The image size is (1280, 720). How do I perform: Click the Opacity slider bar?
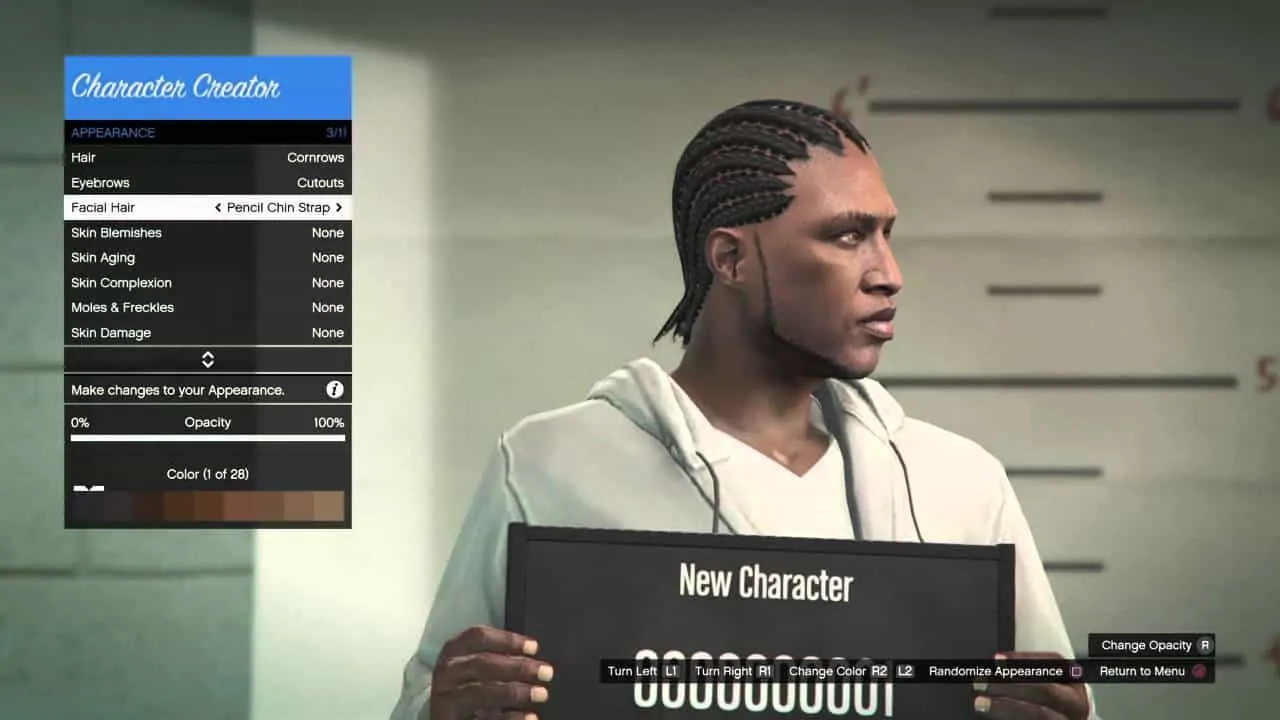point(207,438)
